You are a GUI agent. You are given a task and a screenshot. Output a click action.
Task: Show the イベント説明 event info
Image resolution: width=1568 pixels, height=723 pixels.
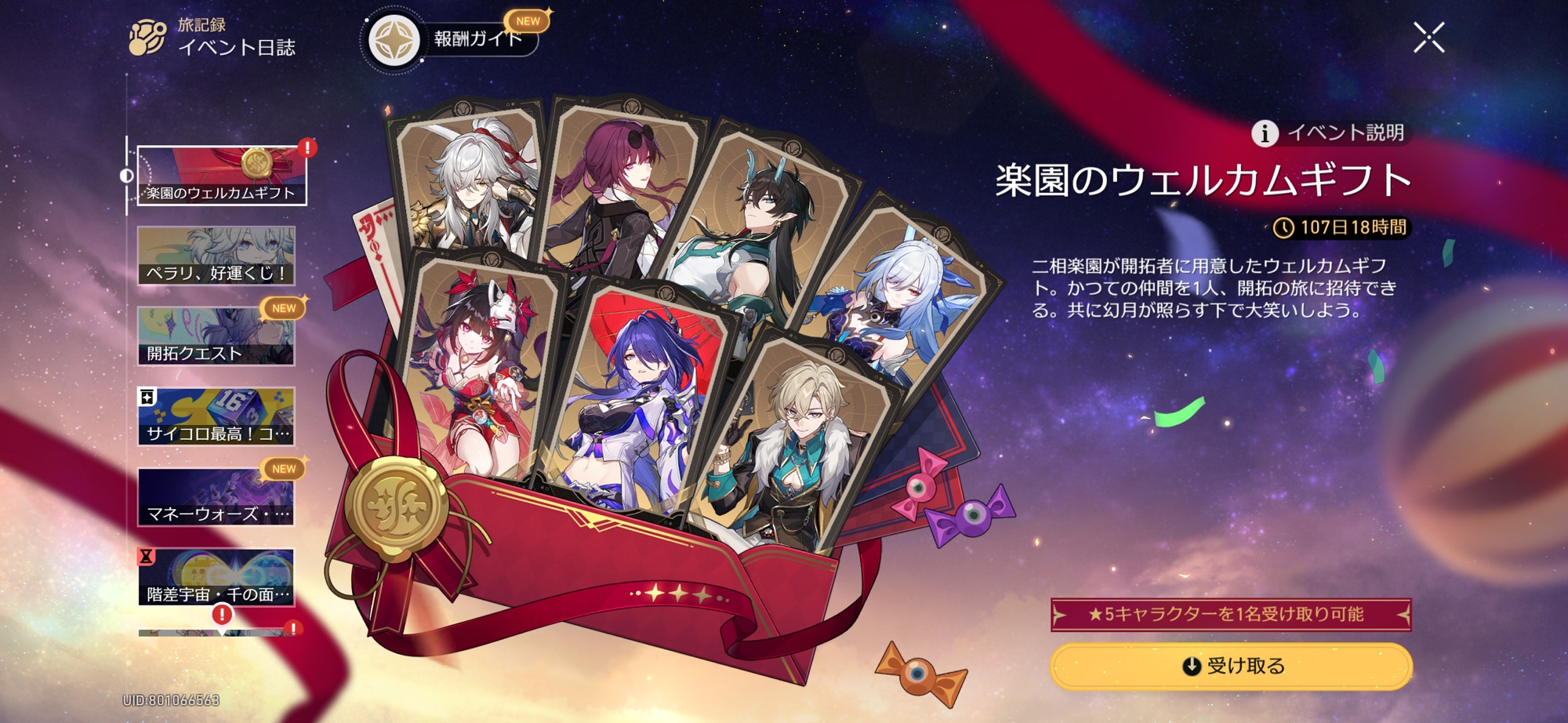point(1331,133)
